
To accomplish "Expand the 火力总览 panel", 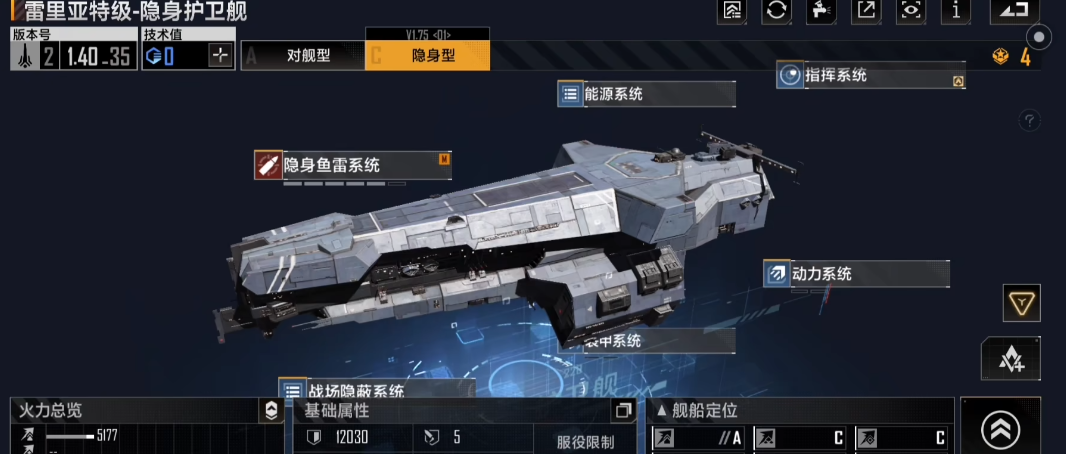I will tap(271, 411).
